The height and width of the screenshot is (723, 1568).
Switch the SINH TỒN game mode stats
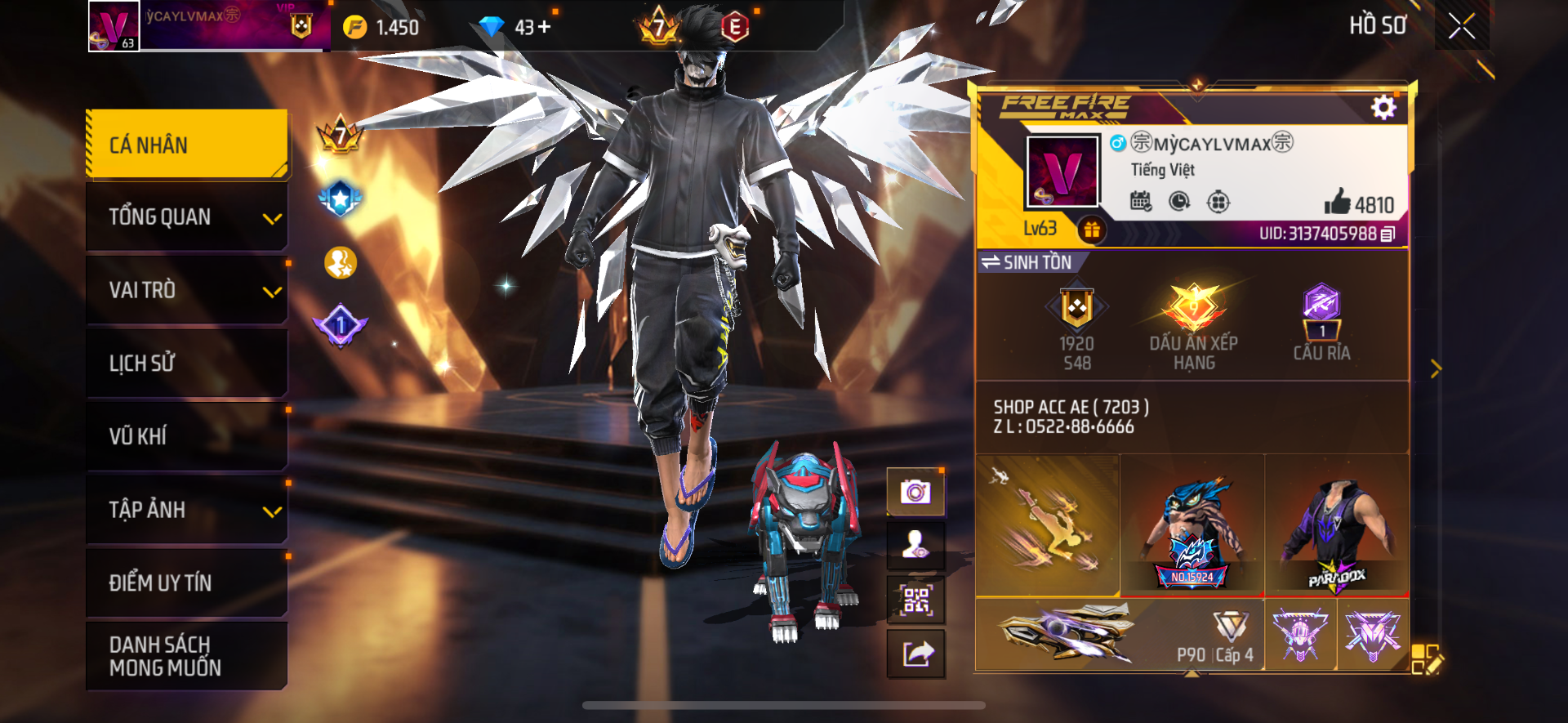click(x=1027, y=262)
